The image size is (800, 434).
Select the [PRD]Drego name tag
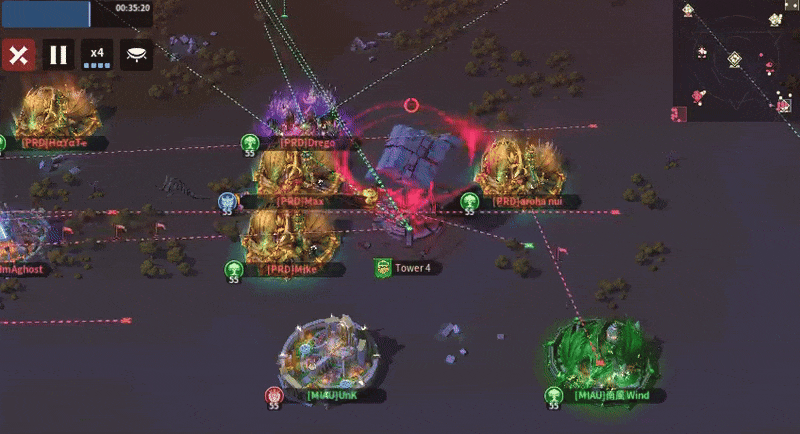coord(308,143)
